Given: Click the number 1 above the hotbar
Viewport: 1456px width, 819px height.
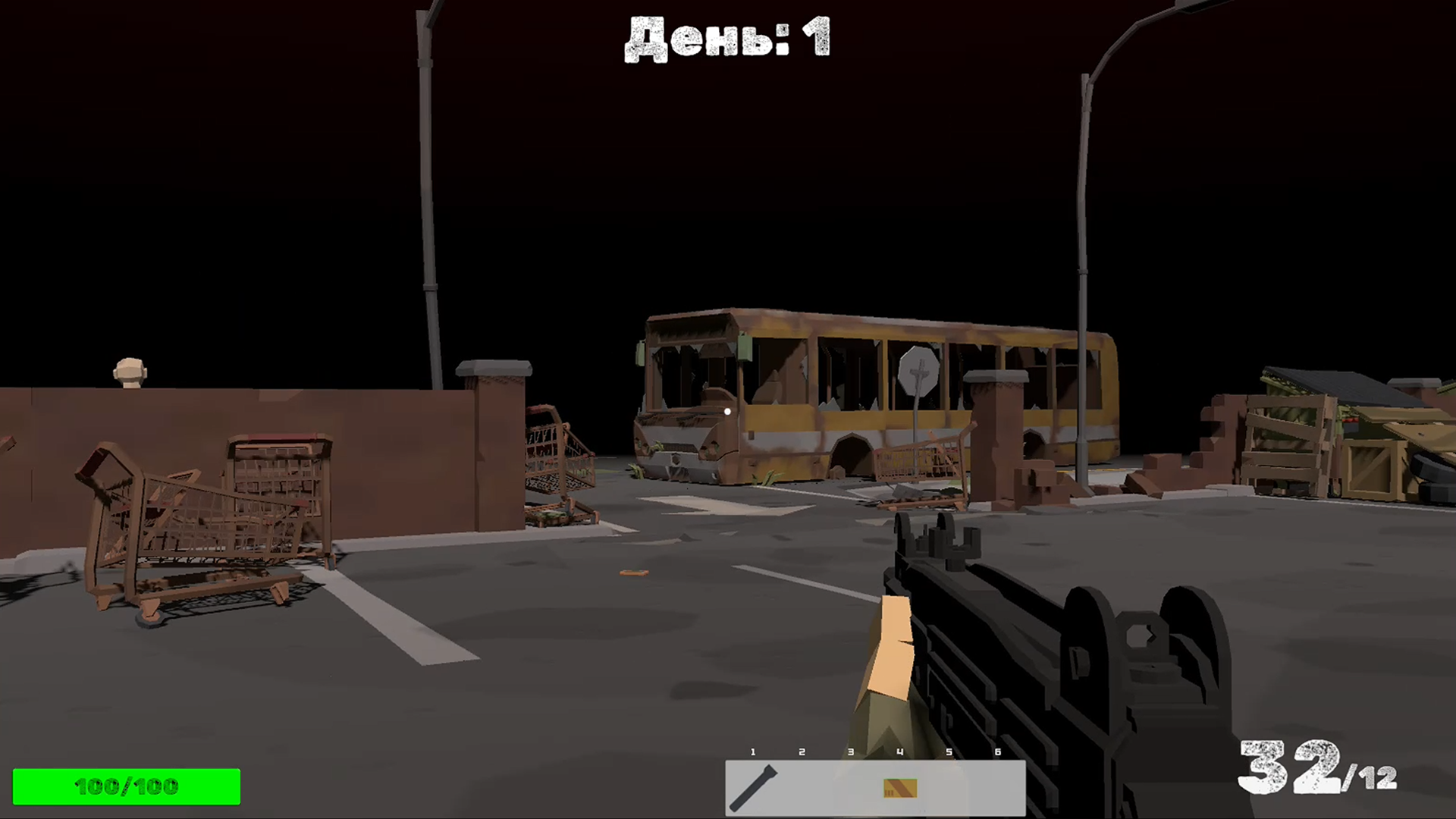Looking at the screenshot, I should 754,753.
